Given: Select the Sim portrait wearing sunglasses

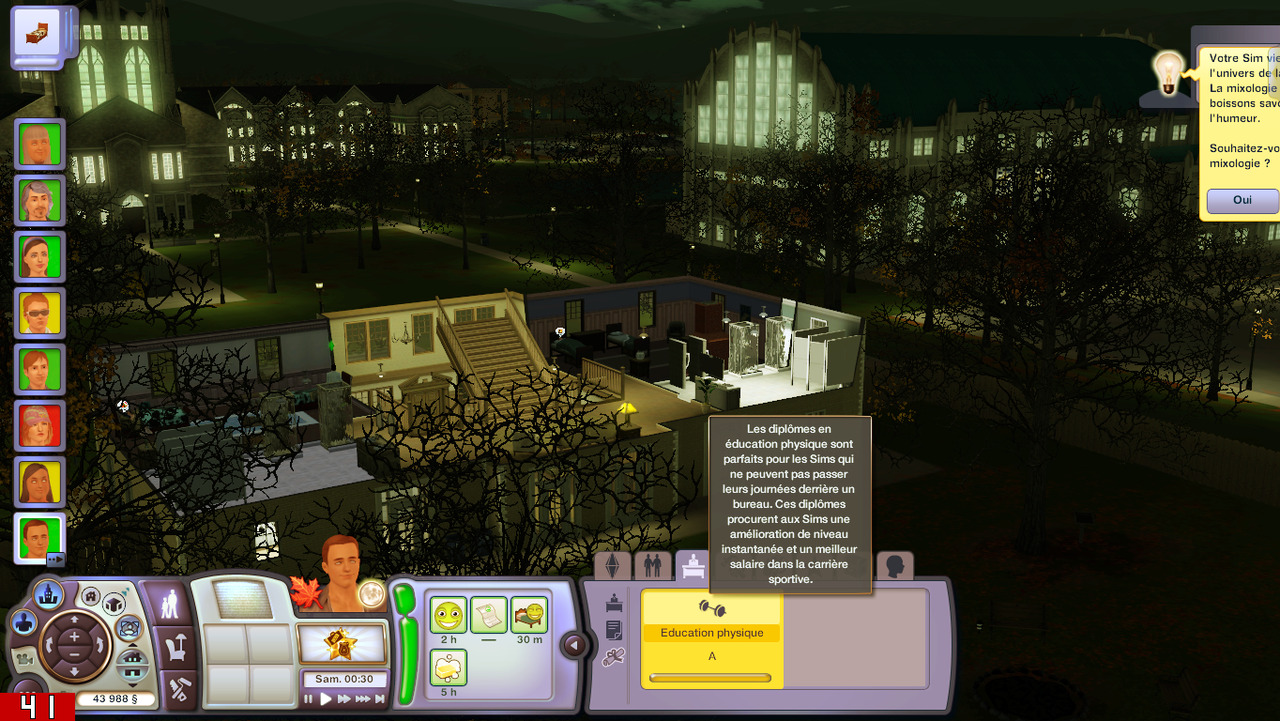Looking at the screenshot, I should 40,313.
